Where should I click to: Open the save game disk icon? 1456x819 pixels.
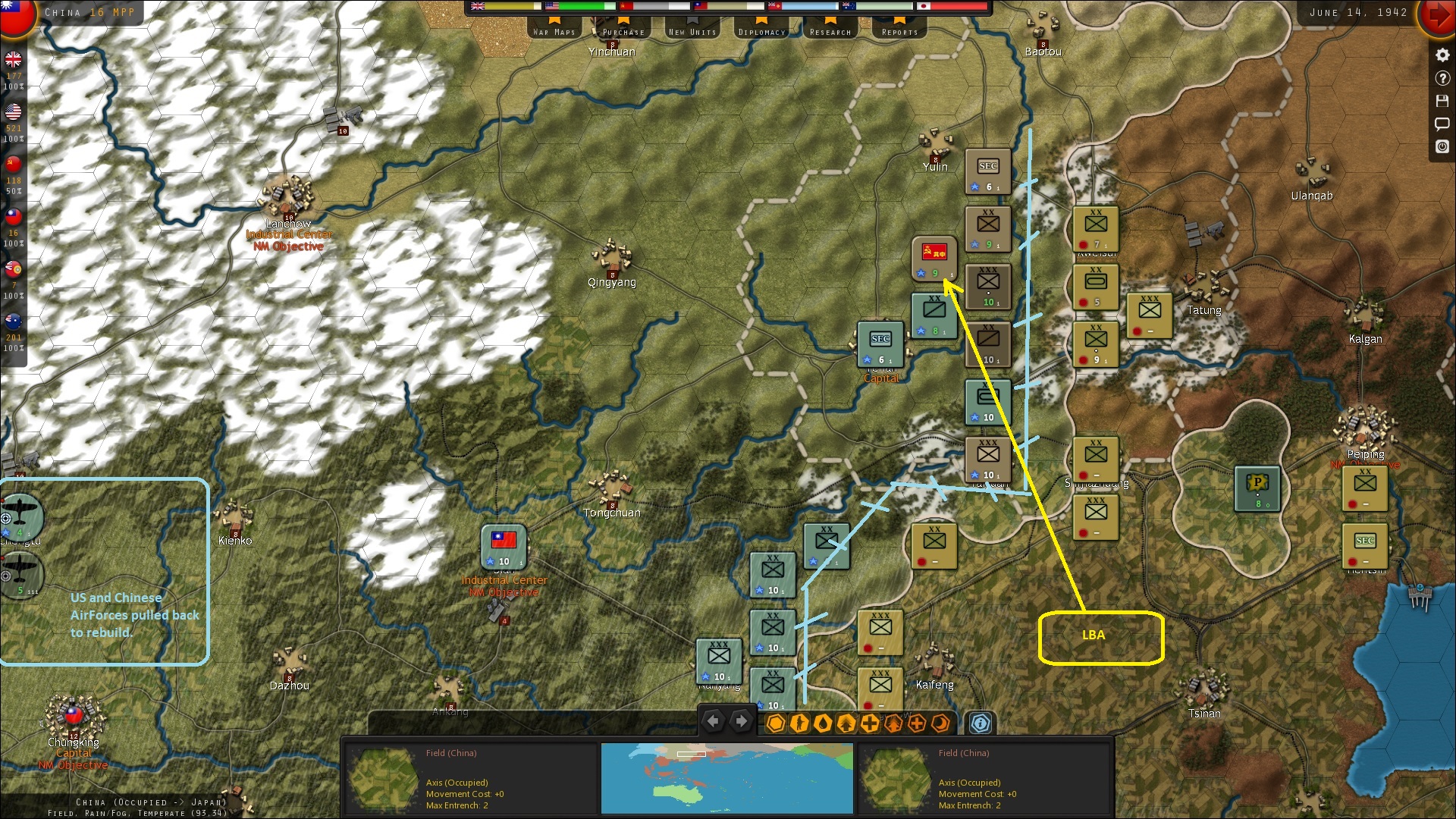[1442, 101]
